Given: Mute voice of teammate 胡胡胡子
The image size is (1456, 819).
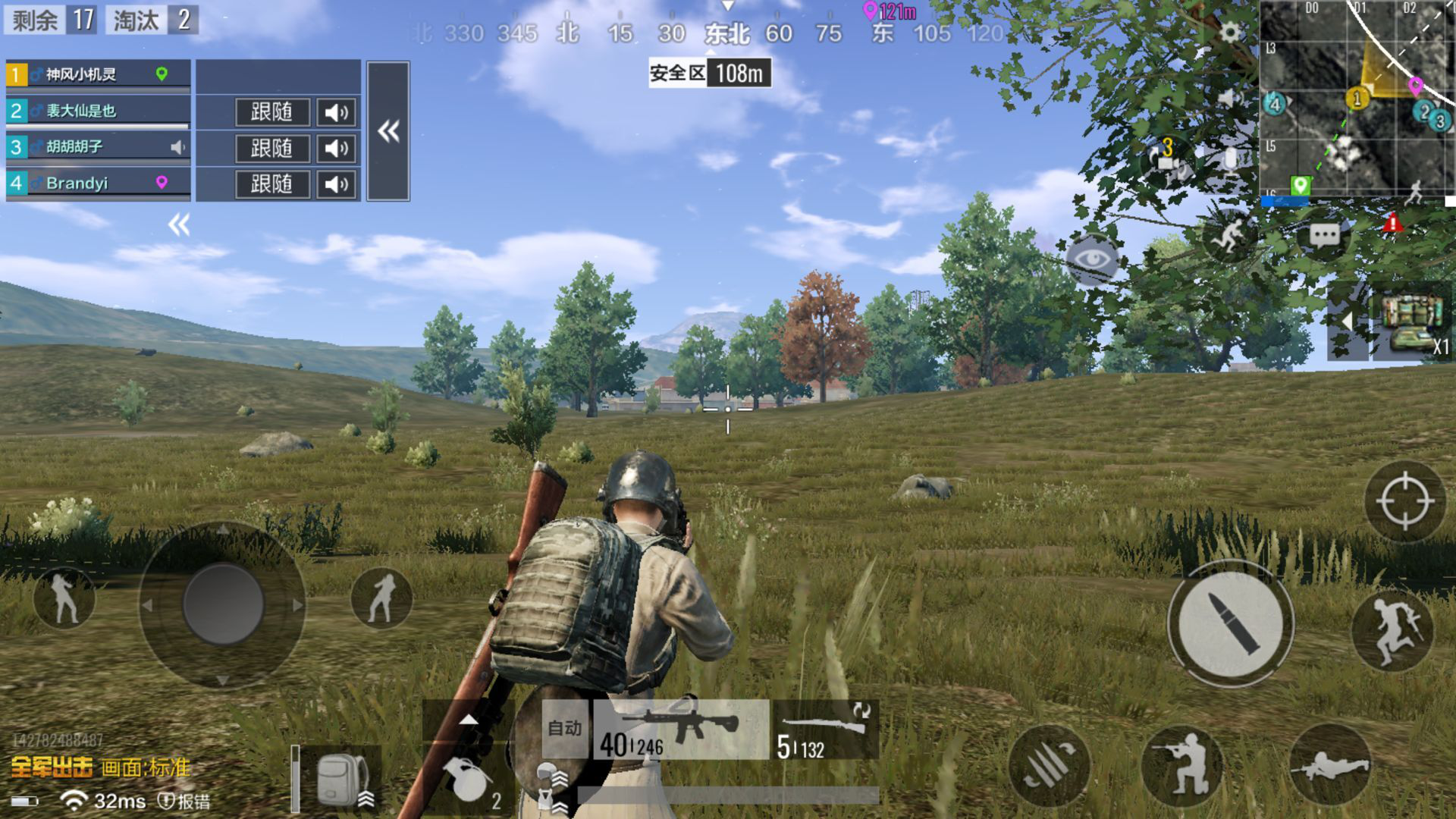Looking at the screenshot, I should click(x=336, y=148).
